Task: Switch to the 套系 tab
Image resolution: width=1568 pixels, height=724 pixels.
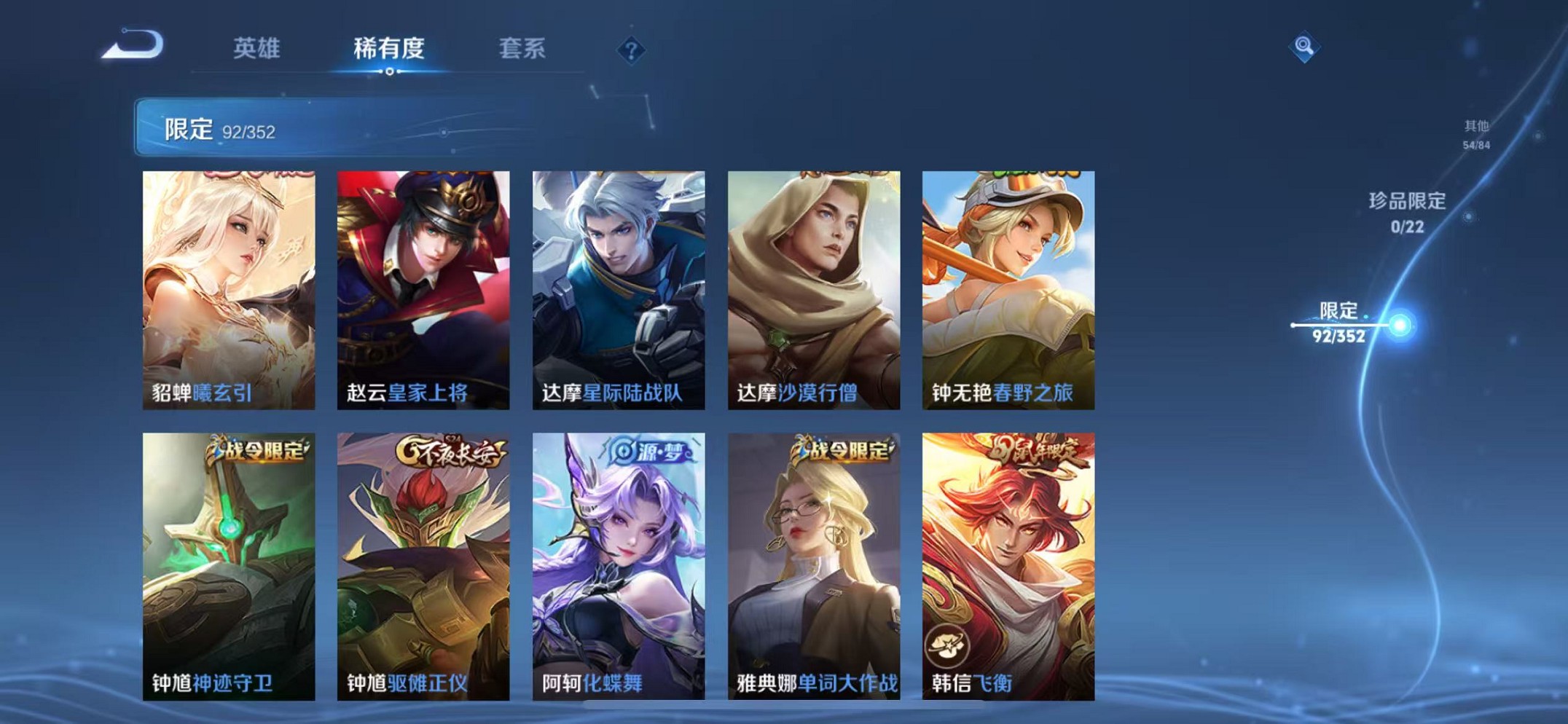Action: (523, 48)
